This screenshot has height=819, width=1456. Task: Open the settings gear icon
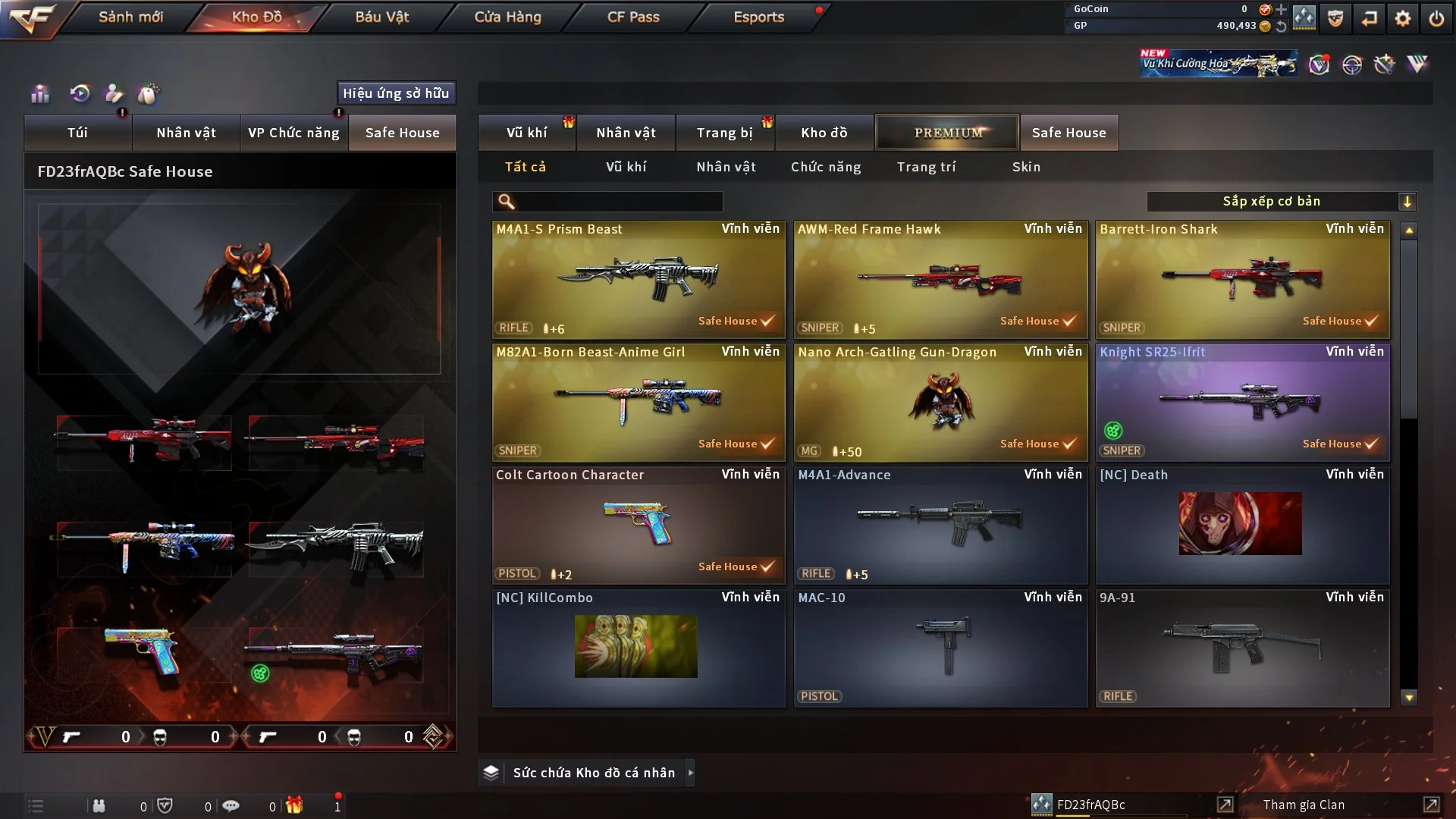(x=1403, y=18)
